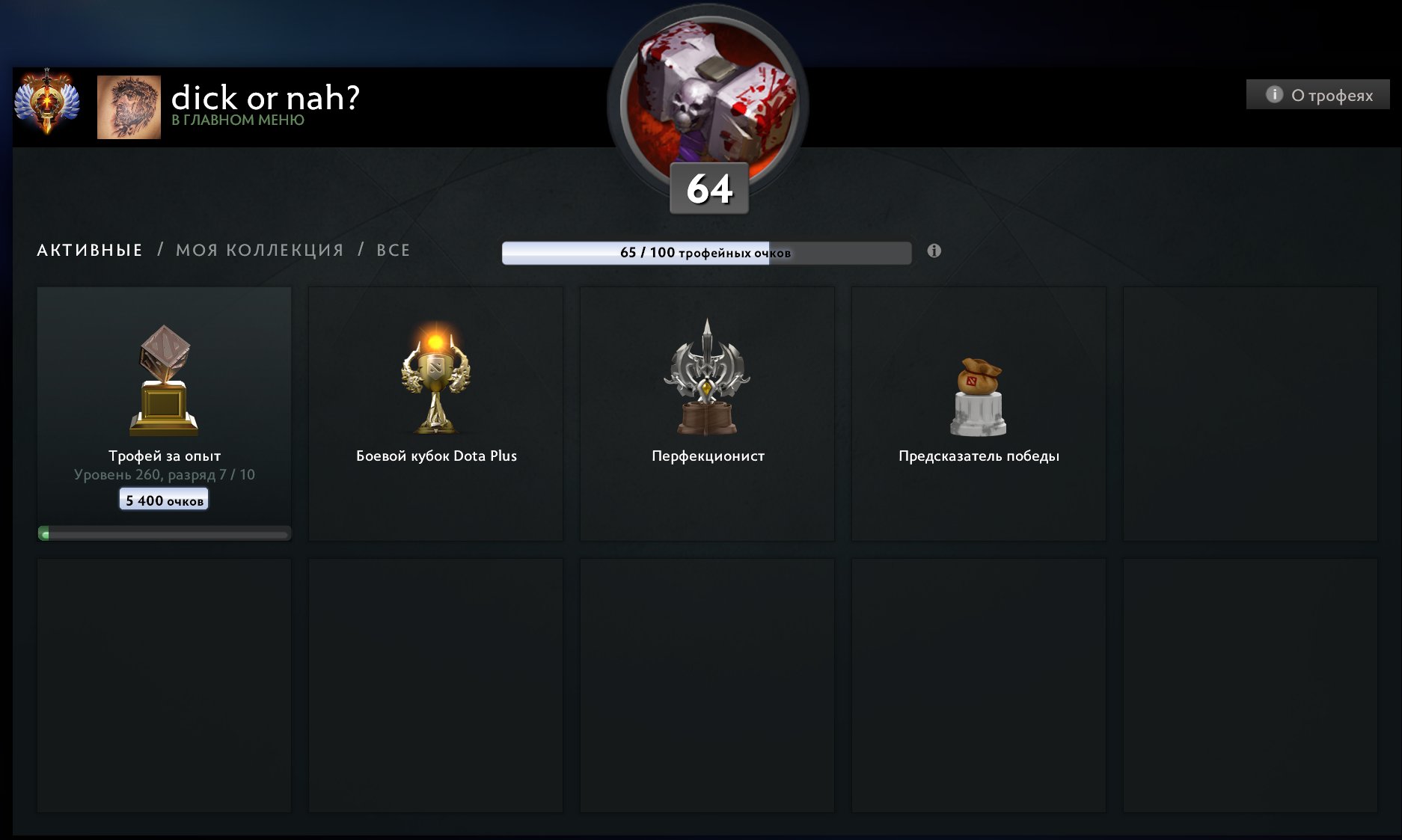Open the "Моя коллекция" tab
The width and height of the screenshot is (1402, 840).
(260, 250)
